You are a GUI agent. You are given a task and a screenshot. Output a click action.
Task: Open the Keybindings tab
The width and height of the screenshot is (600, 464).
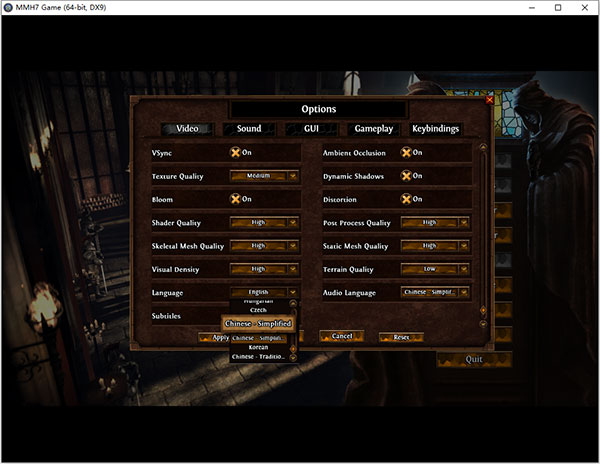pyautogui.click(x=436, y=129)
